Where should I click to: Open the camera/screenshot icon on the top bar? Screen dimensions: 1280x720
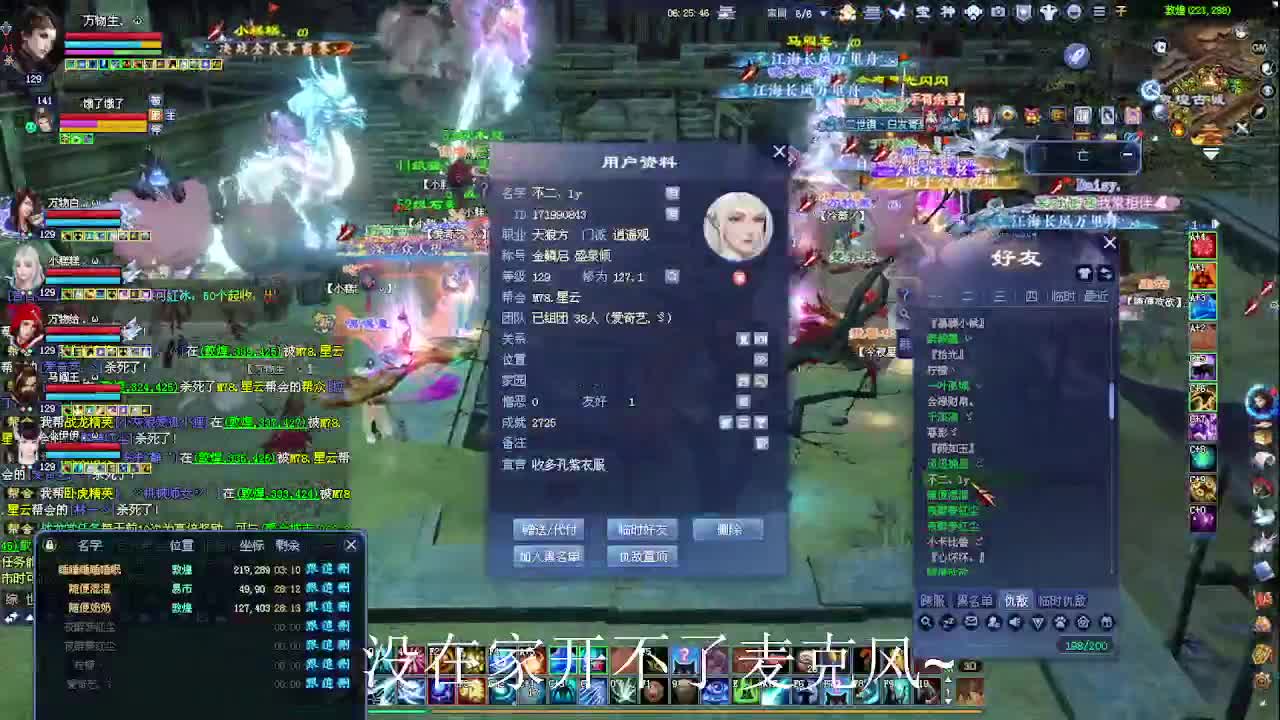pos(999,11)
